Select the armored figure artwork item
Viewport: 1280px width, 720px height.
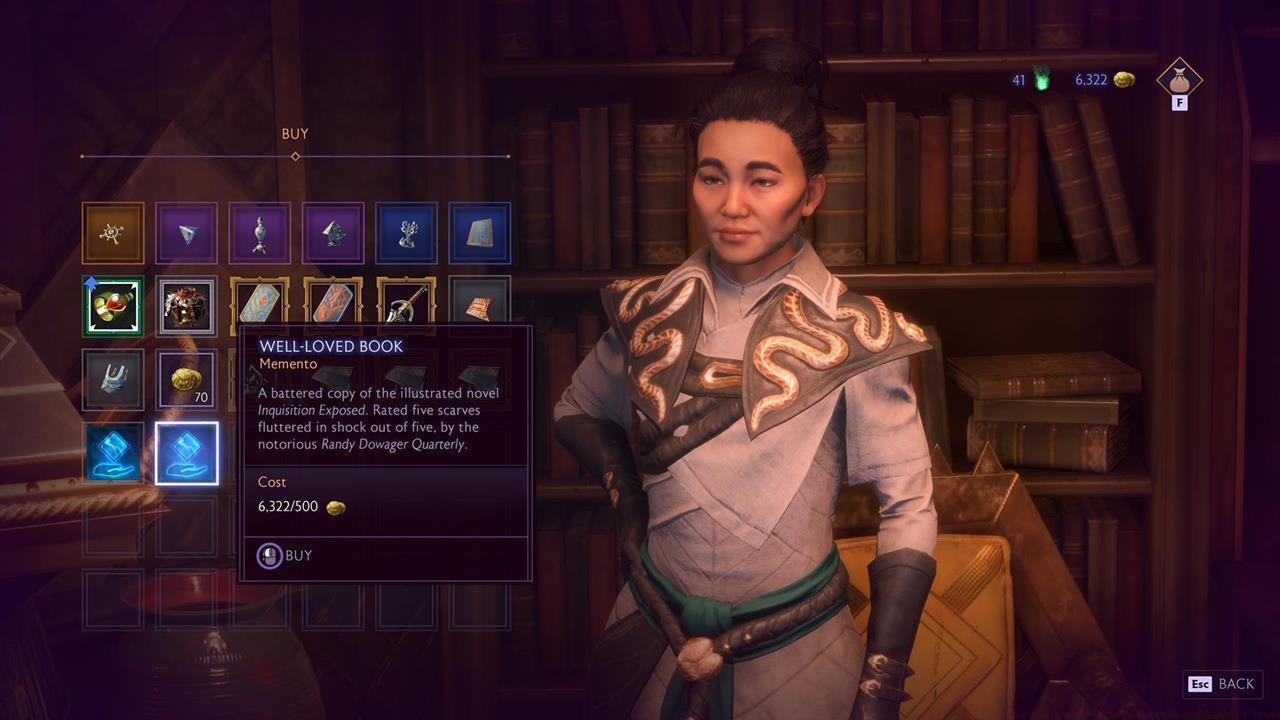click(186, 305)
